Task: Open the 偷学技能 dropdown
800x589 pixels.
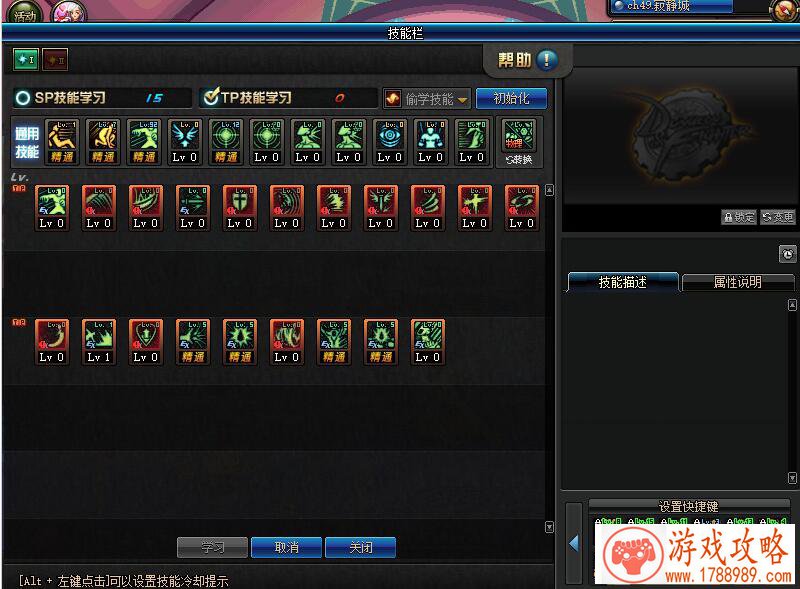Action: click(x=427, y=98)
